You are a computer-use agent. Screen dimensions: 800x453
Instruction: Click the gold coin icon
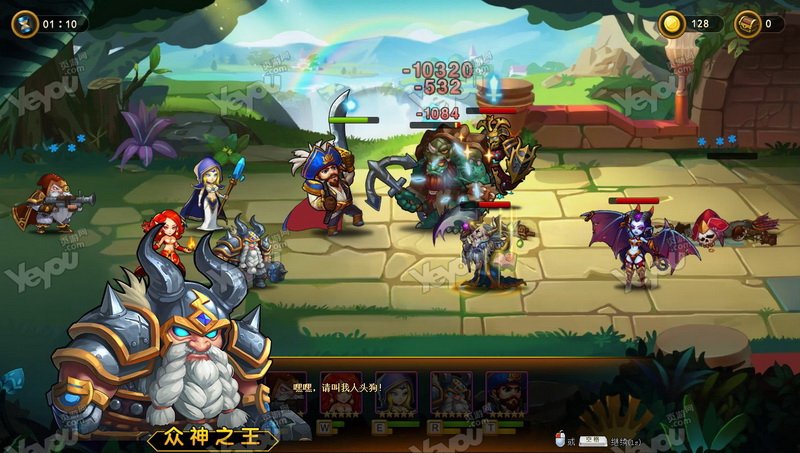click(671, 23)
